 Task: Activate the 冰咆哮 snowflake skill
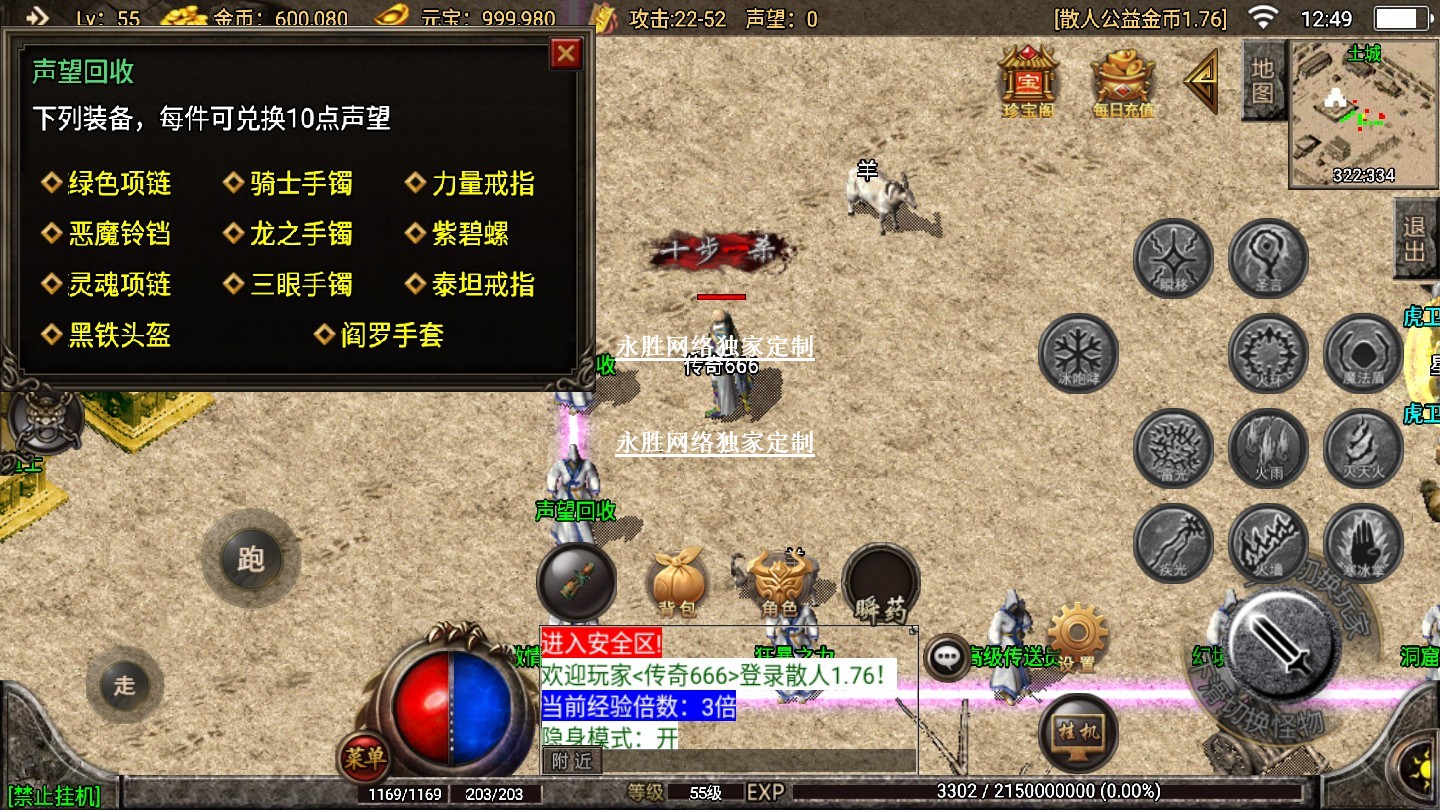[1078, 353]
